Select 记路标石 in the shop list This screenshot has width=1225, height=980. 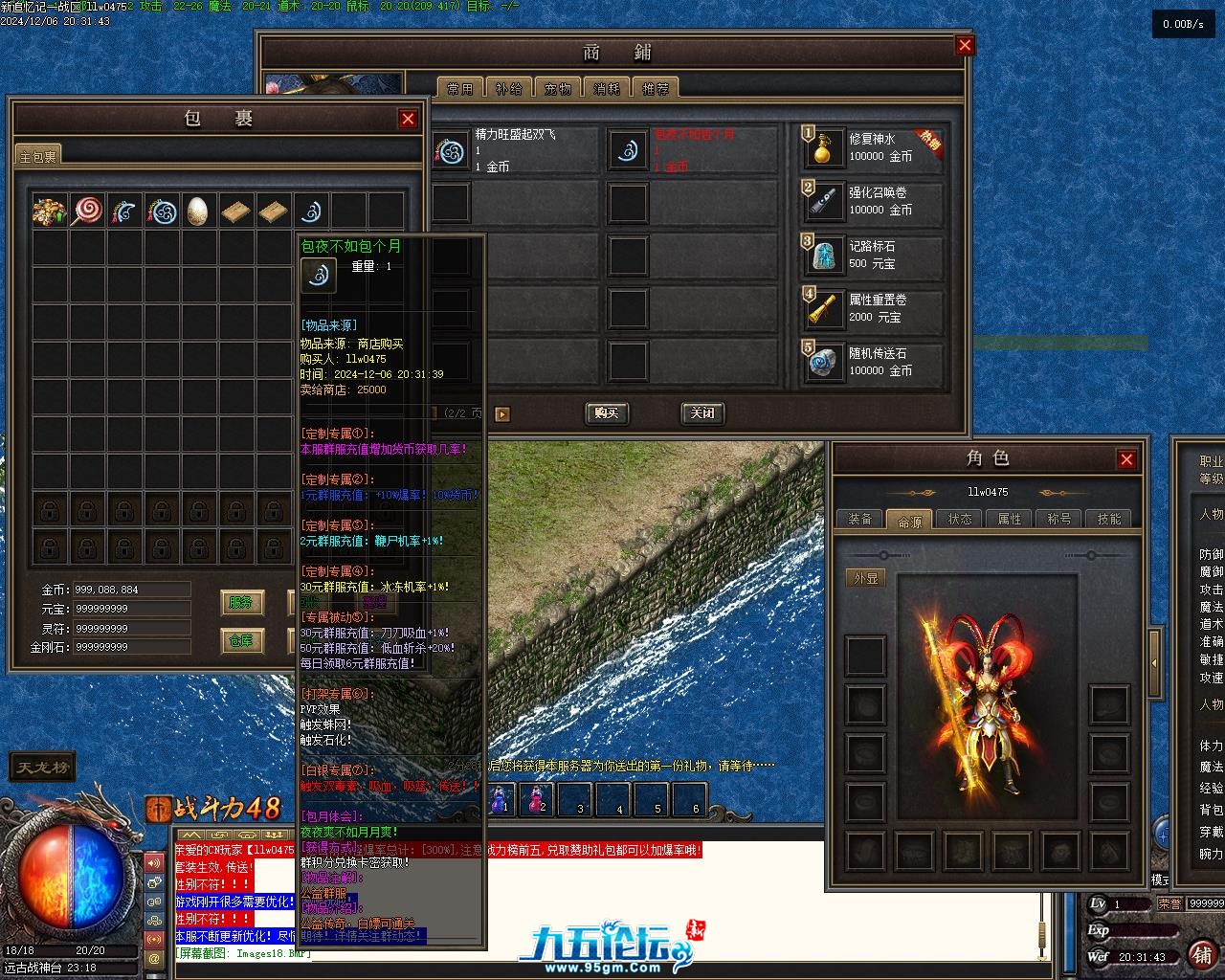click(x=873, y=256)
